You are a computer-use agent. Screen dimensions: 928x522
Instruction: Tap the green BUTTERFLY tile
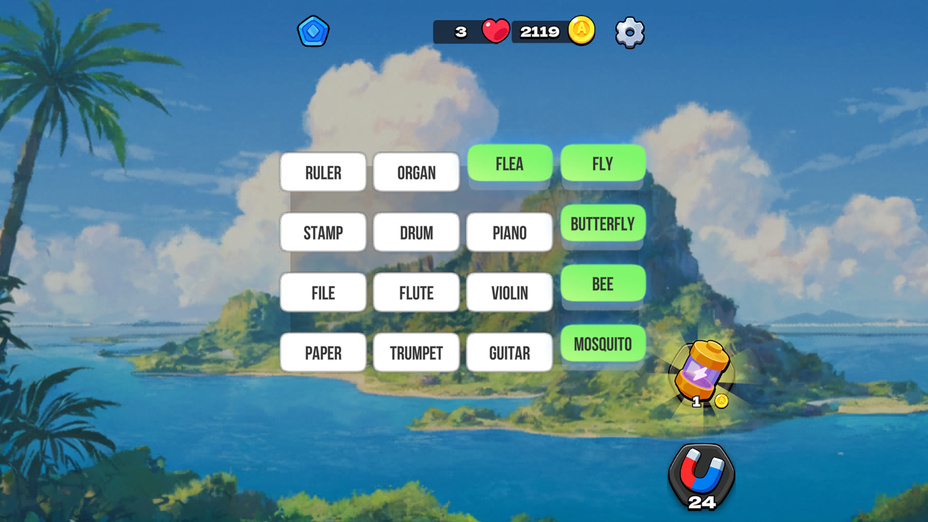602,224
